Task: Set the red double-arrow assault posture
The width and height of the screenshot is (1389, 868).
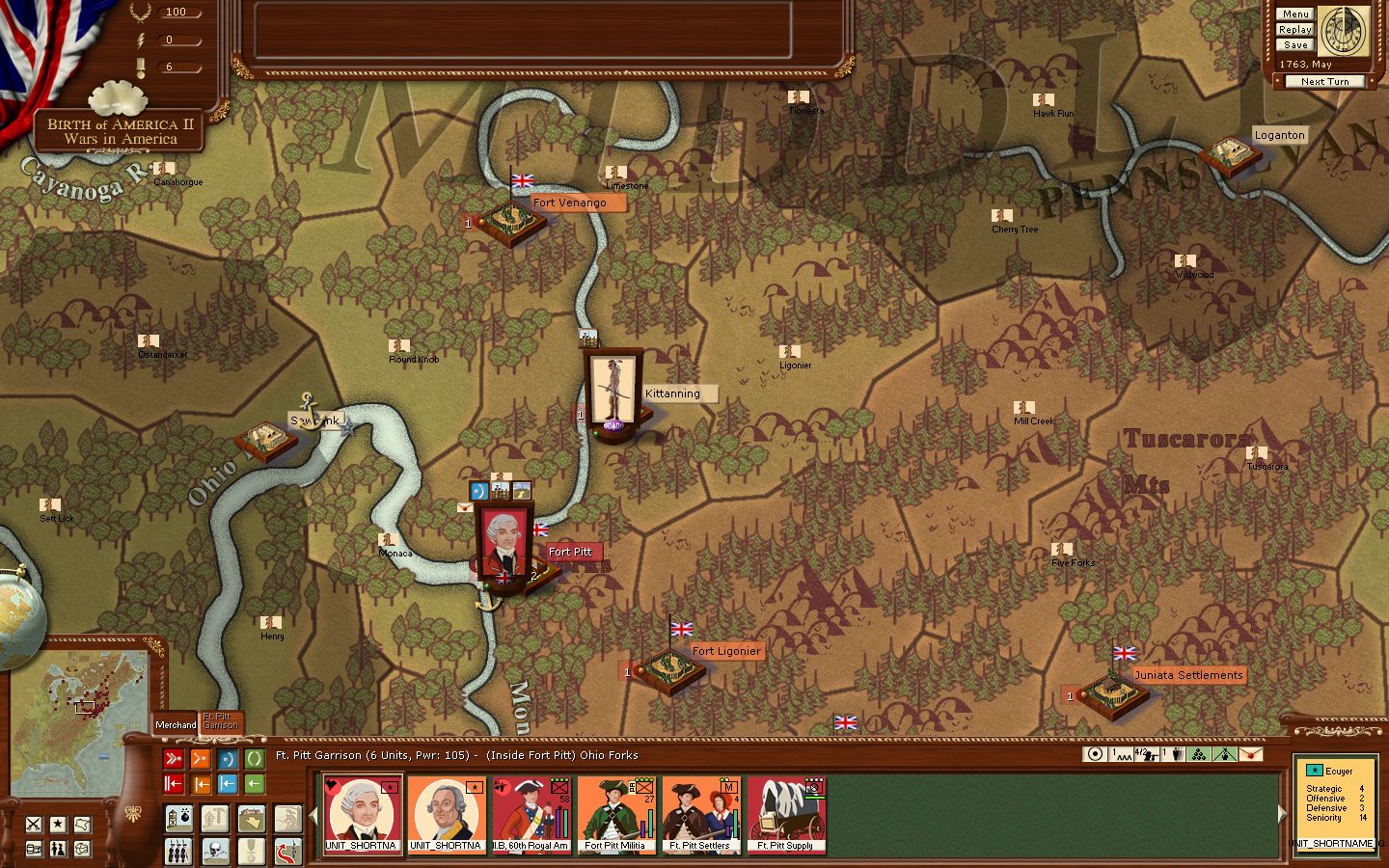Action: [174, 759]
